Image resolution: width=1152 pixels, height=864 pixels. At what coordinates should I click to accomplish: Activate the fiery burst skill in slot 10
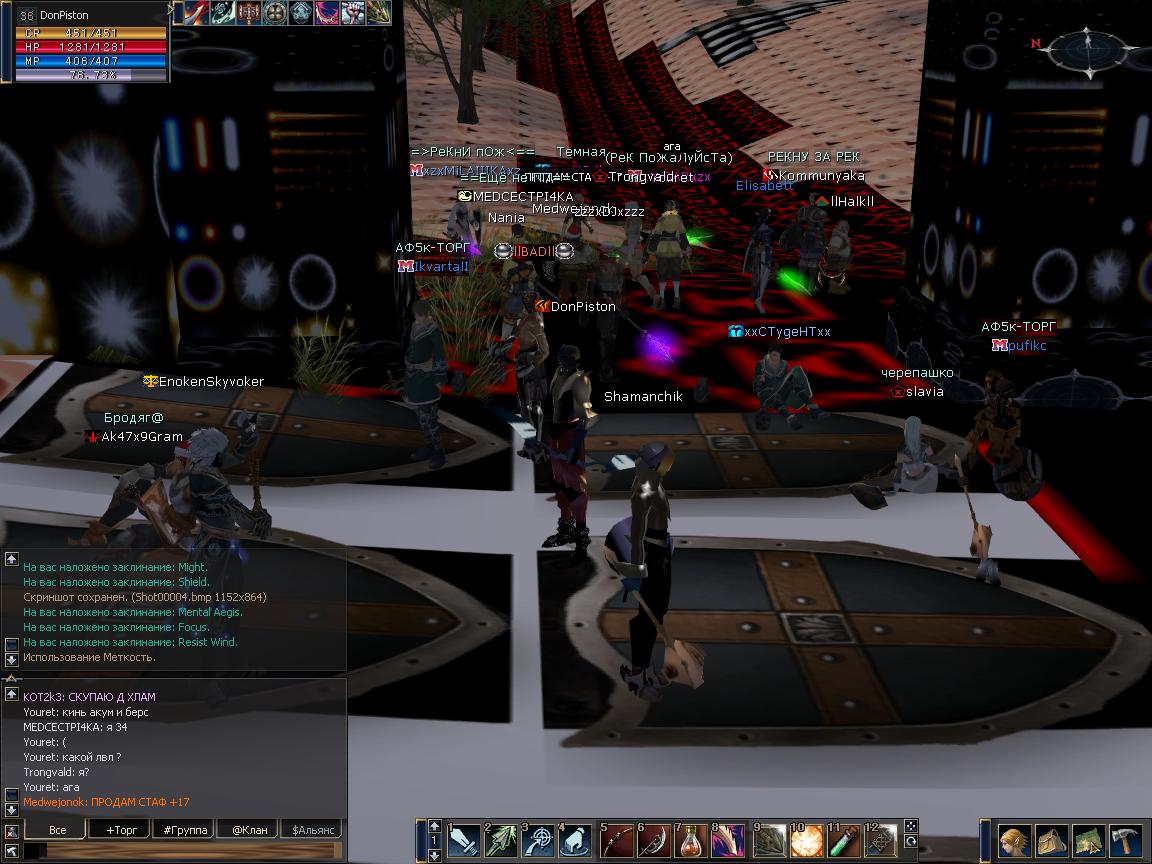click(806, 841)
